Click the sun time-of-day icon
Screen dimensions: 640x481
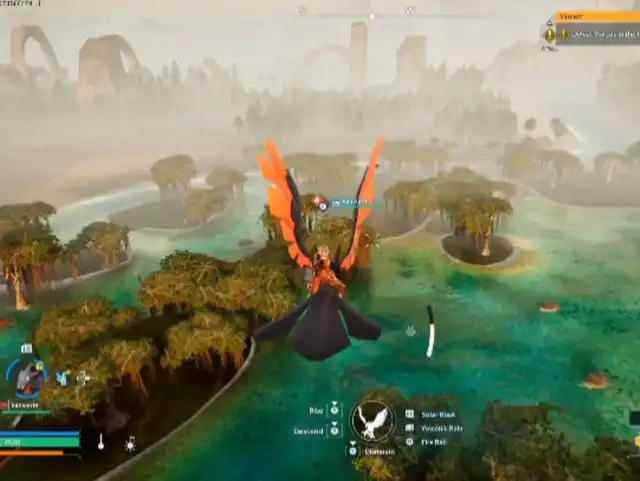coord(130,442)
